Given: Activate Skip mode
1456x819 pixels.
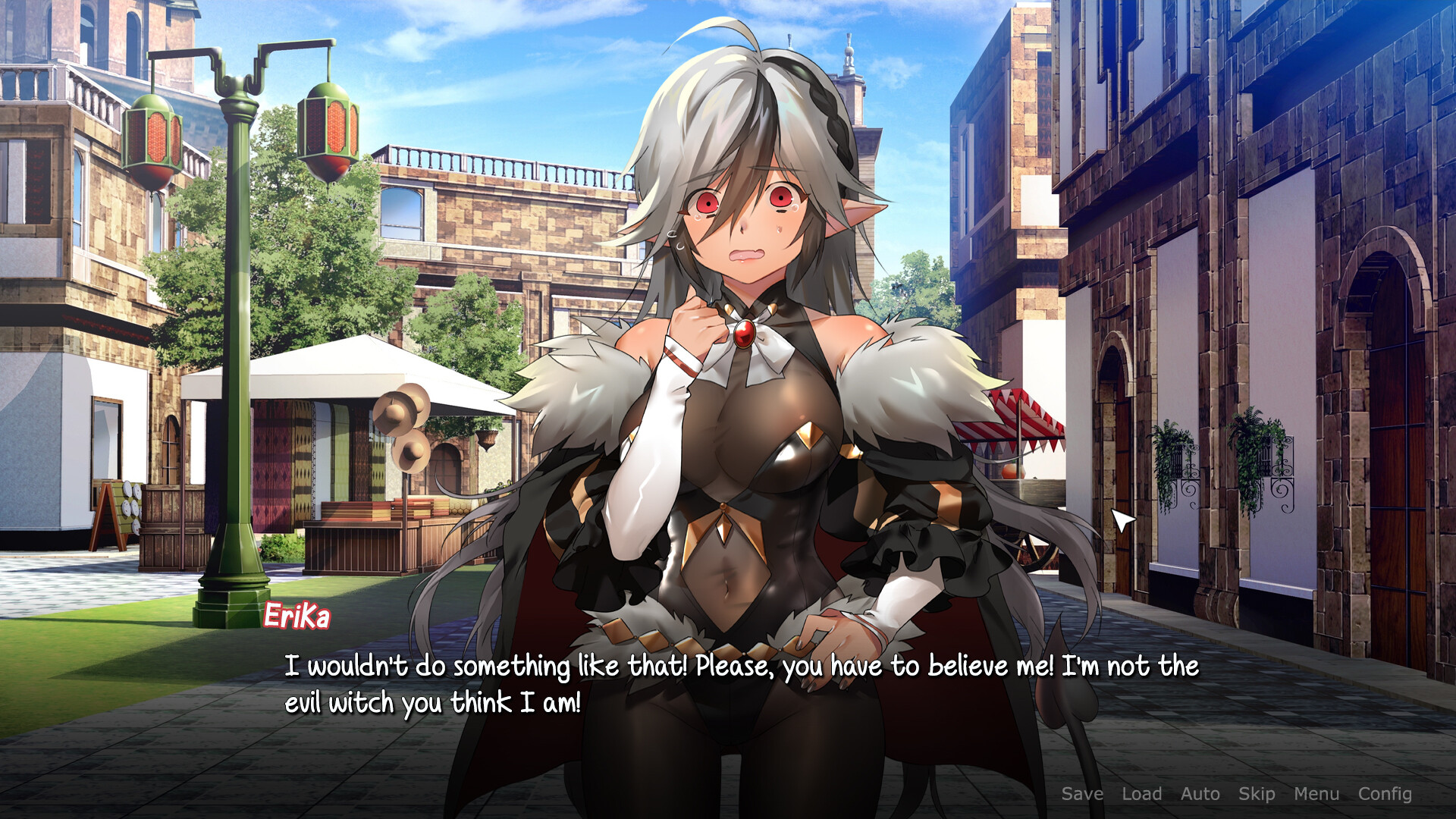Looking at the screenshot, I should (1257, 794).
